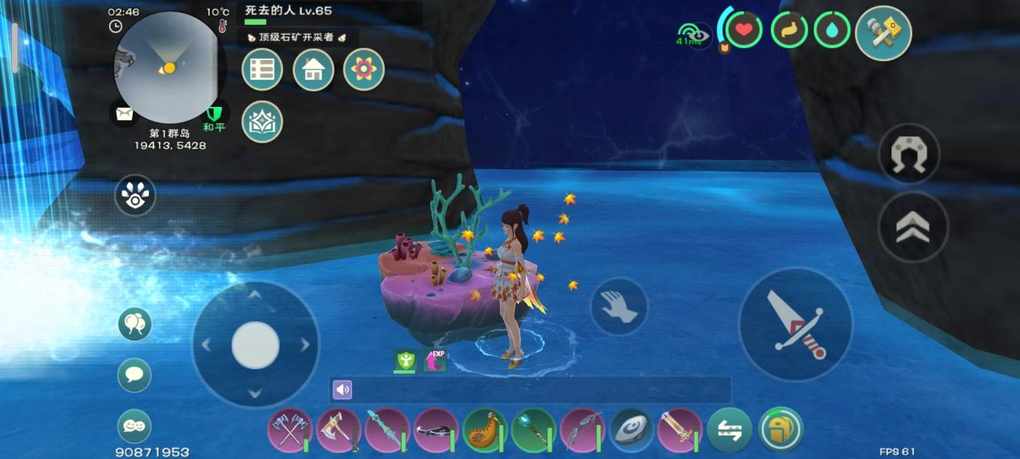Open the lotus book button
The width and height of the screenshot is (1020, 459).
[x=262, y=122]
